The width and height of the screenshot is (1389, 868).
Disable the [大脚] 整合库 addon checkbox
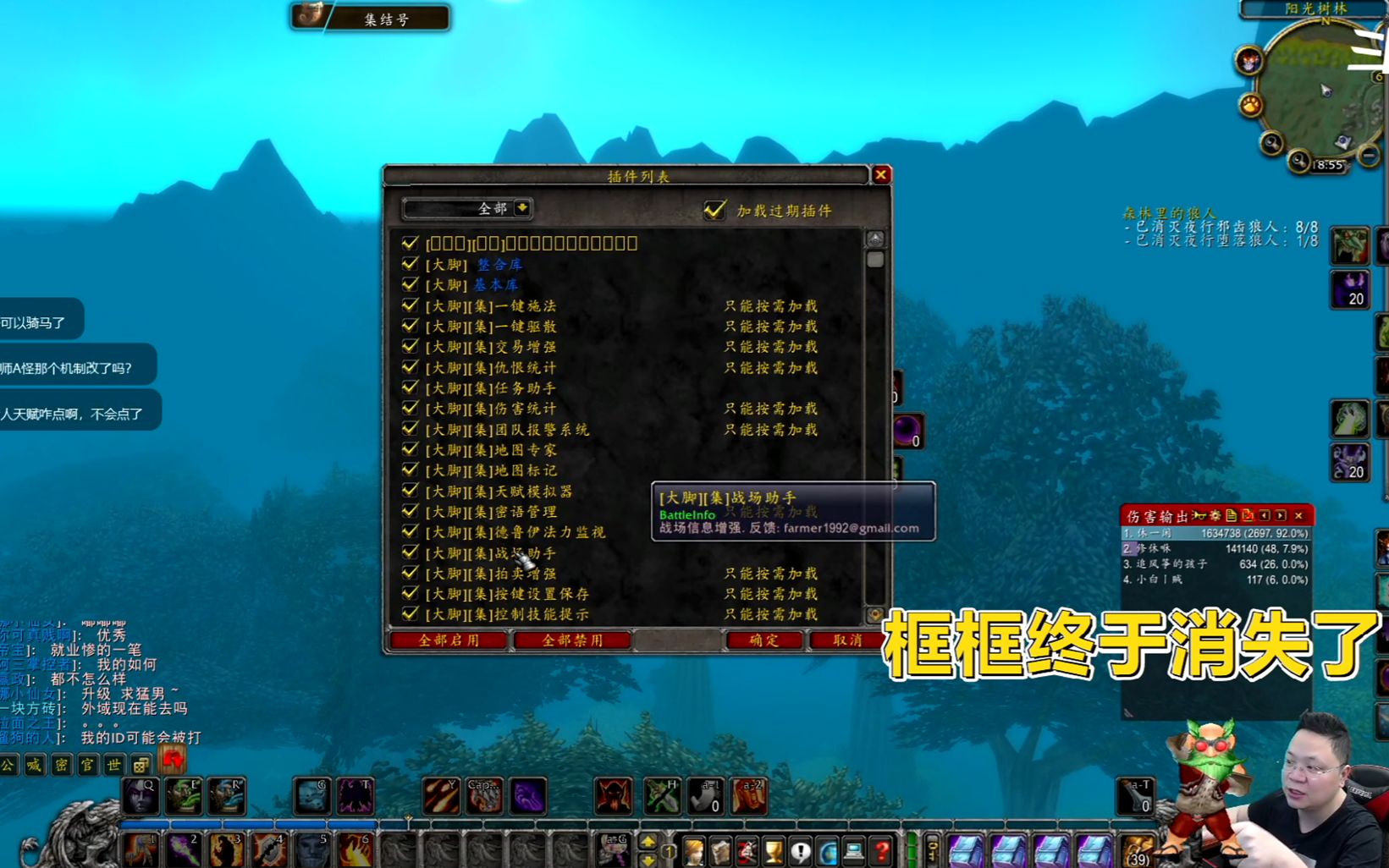411,264
